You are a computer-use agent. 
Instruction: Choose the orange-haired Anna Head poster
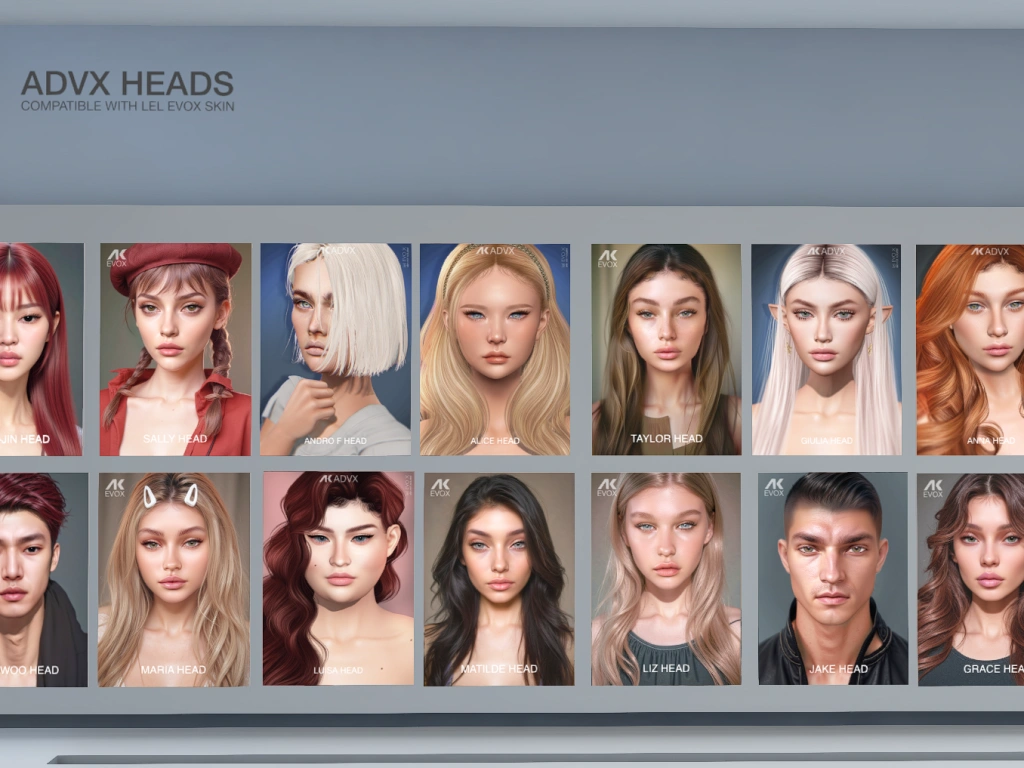[972, 349]
